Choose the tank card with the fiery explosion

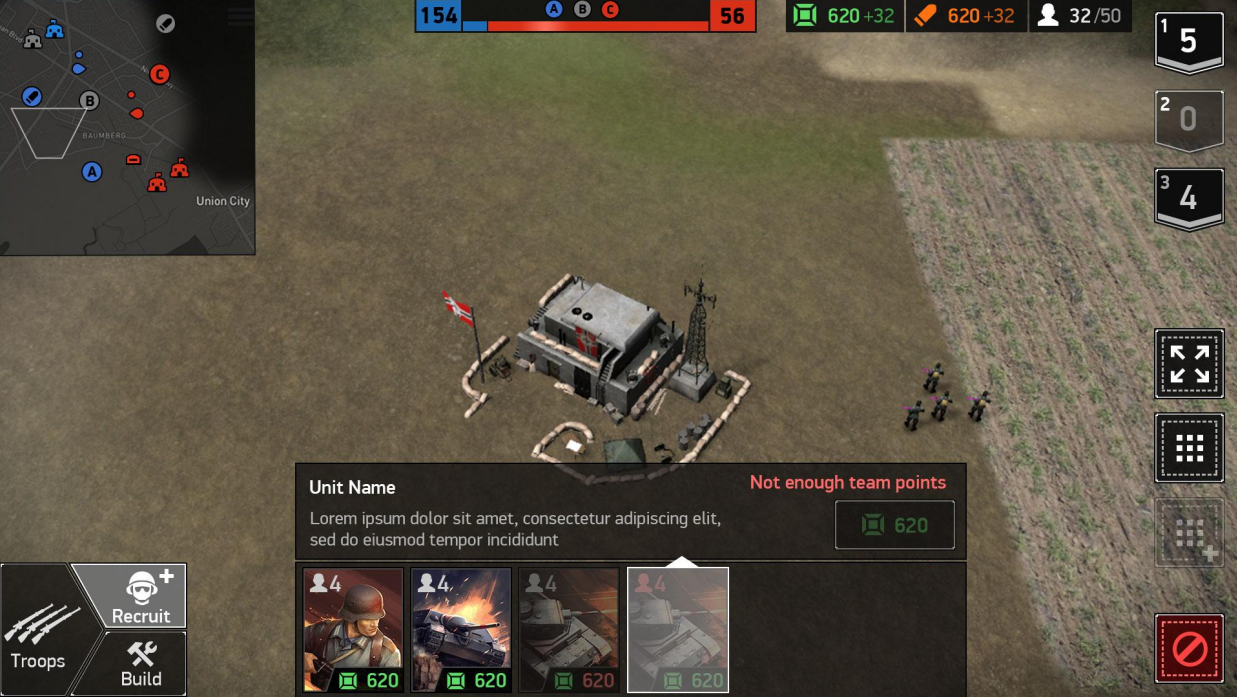pos(461,630)
